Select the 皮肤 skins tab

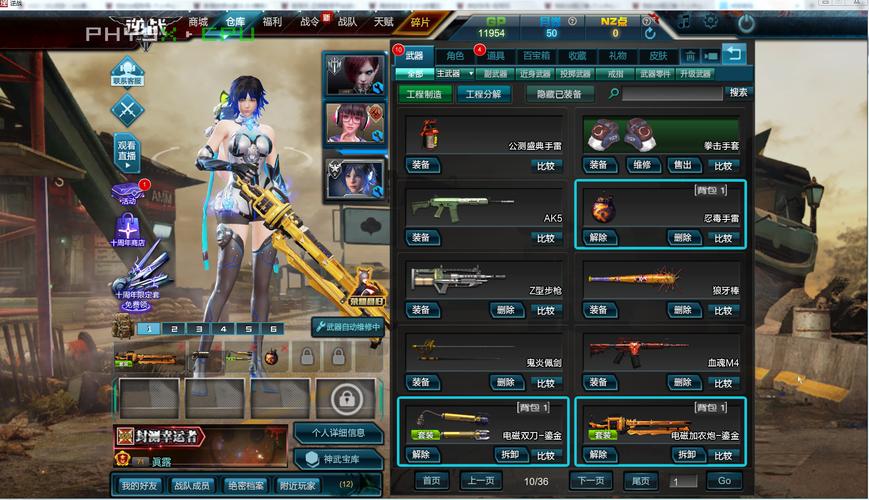658,56
